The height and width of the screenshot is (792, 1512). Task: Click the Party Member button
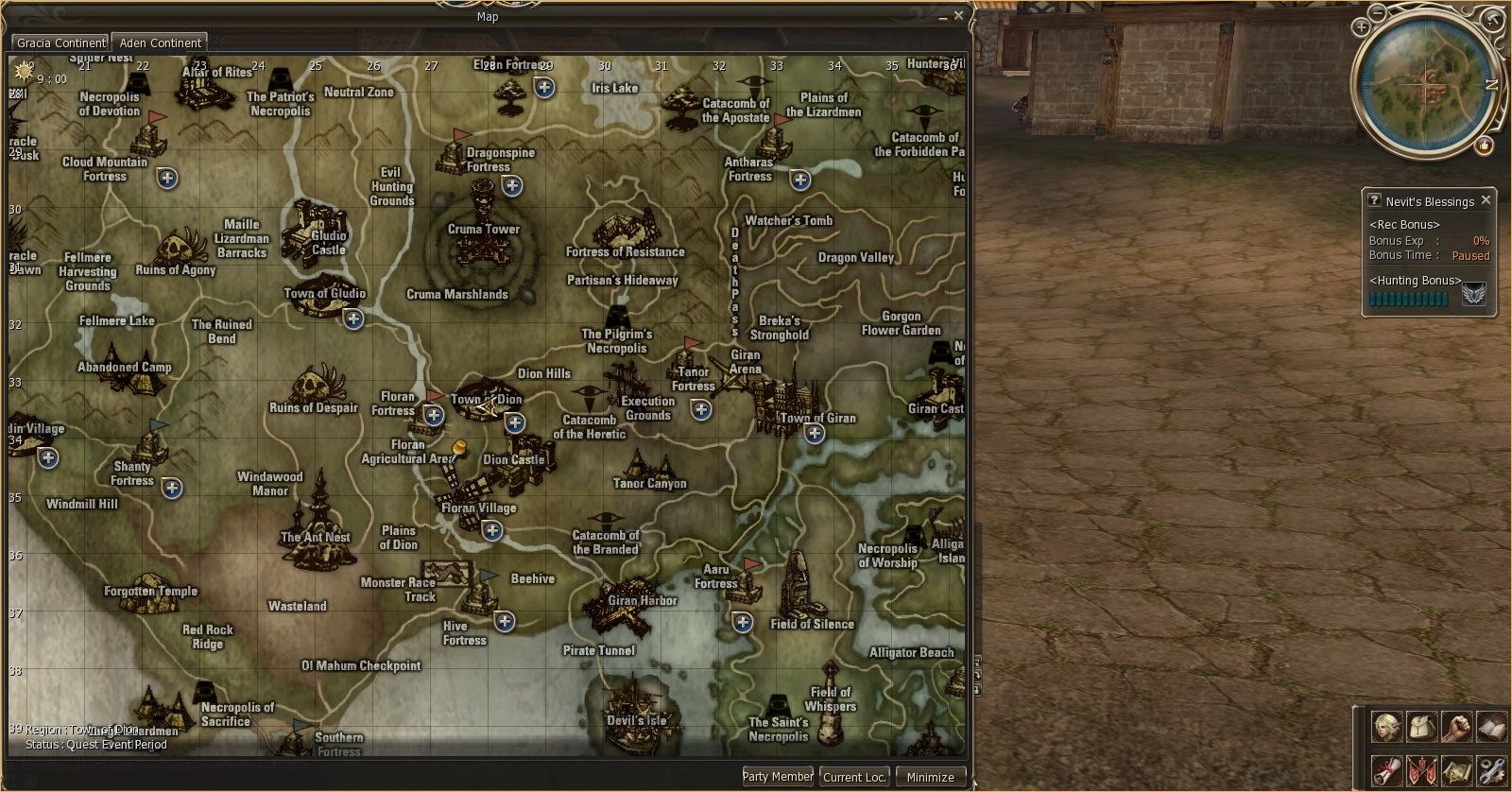click(778, 777)
